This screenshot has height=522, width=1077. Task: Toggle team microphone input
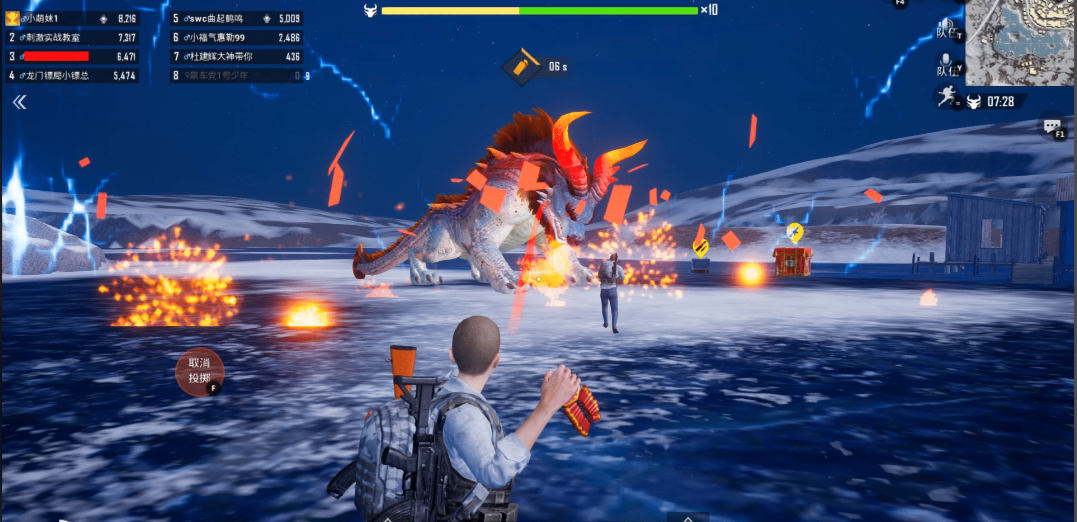click(948, 67)
